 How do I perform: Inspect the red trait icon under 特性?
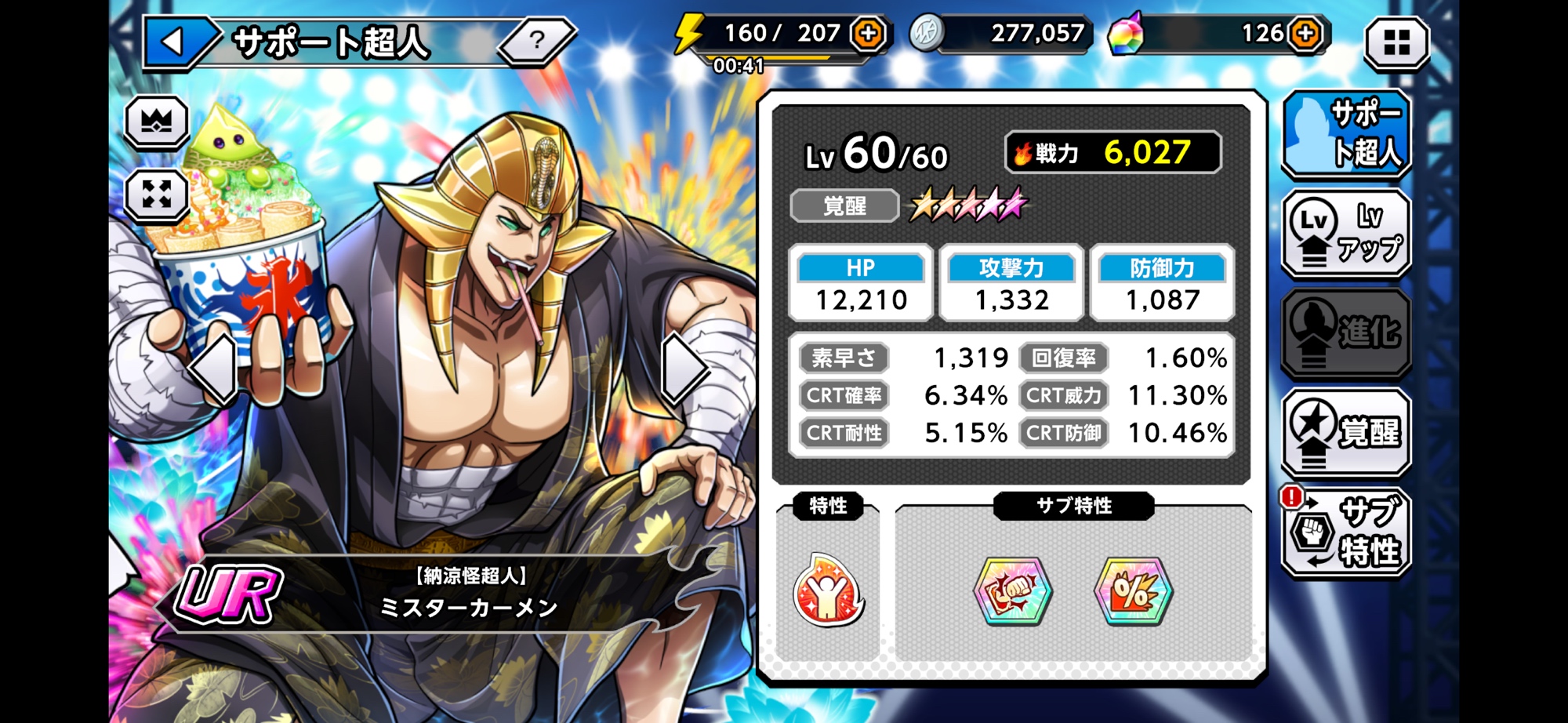(x=828, y=591)
